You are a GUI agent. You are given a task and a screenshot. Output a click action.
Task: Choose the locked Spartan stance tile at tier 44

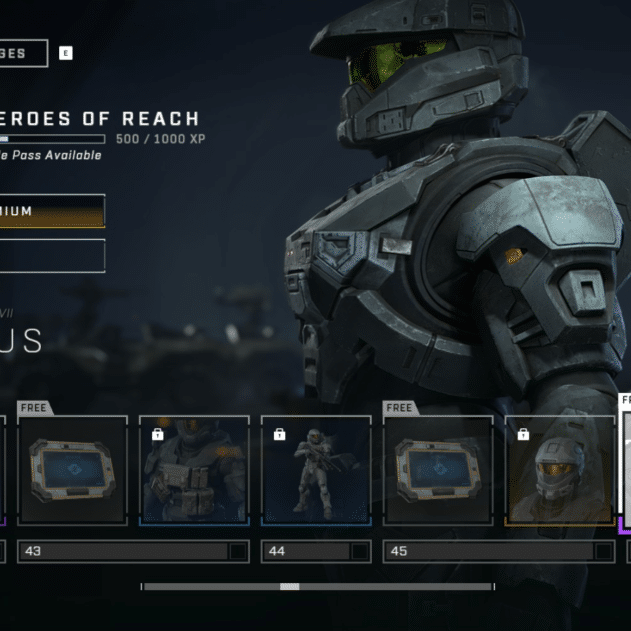[316, 470]
